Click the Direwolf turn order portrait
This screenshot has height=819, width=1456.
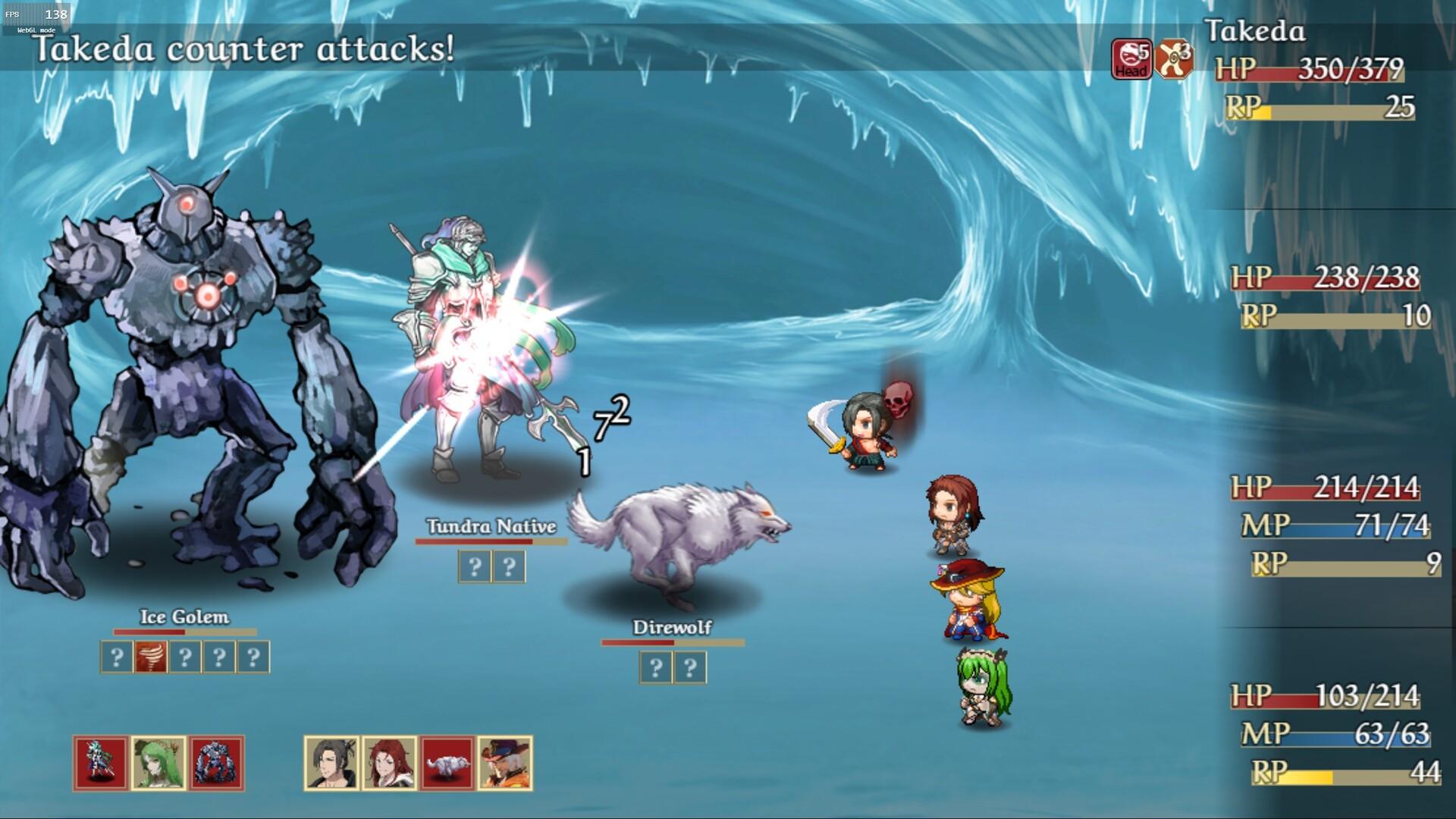pyautogui.click(x=447, y=763)
